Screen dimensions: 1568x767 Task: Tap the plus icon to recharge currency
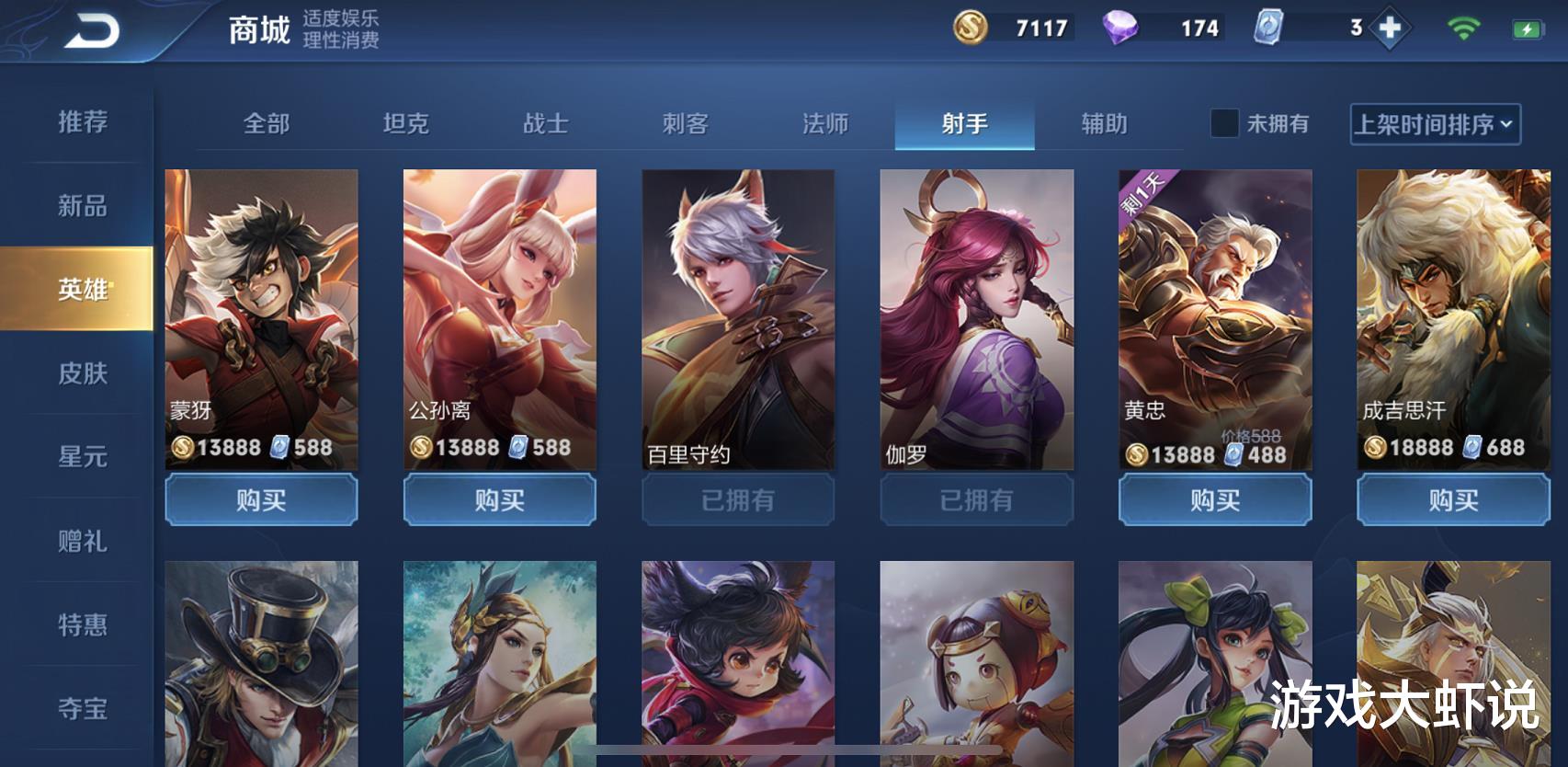tap(1389, 29)
